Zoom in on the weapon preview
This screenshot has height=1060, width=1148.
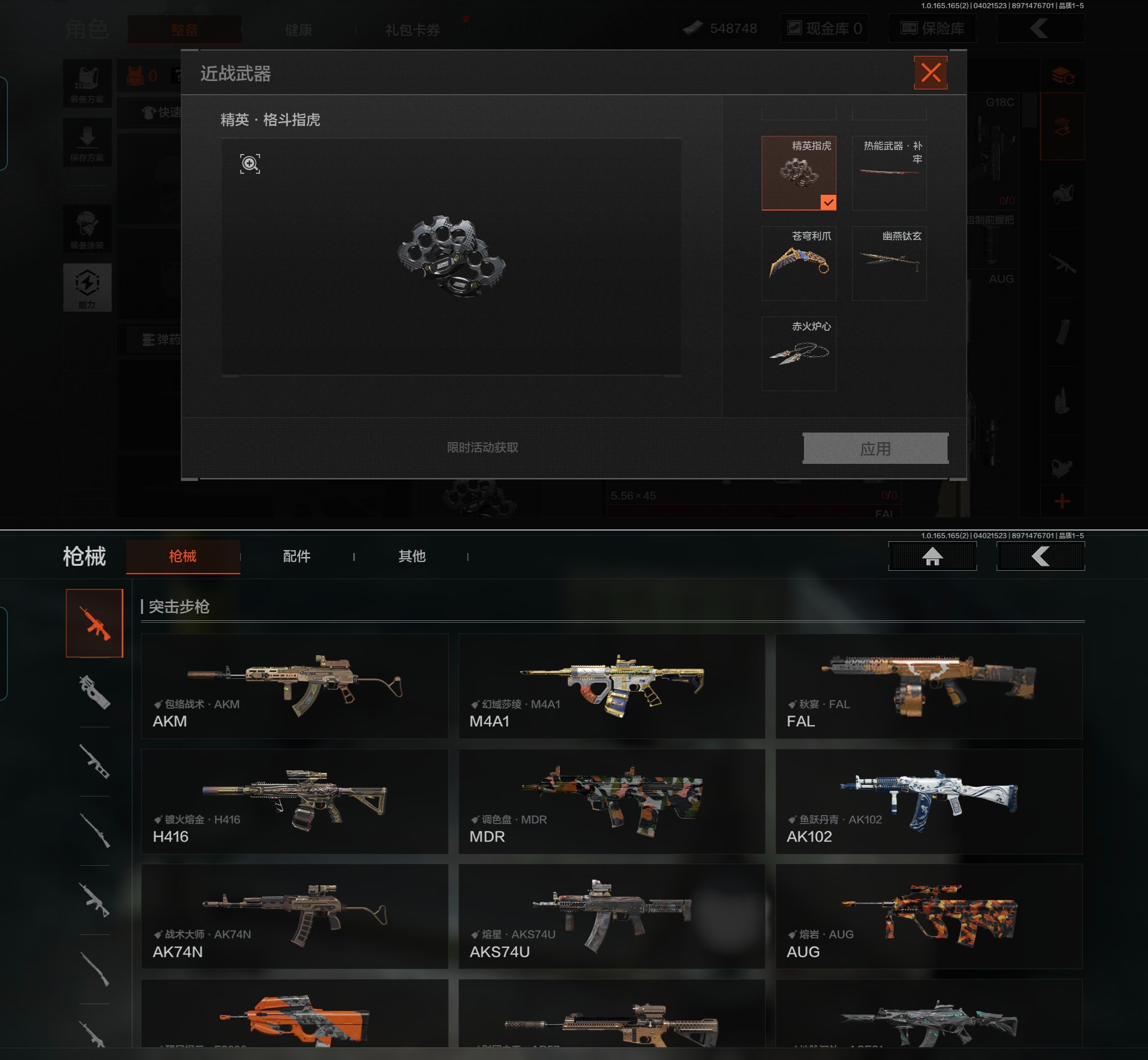pyautogui.click(x=249, y=163)
